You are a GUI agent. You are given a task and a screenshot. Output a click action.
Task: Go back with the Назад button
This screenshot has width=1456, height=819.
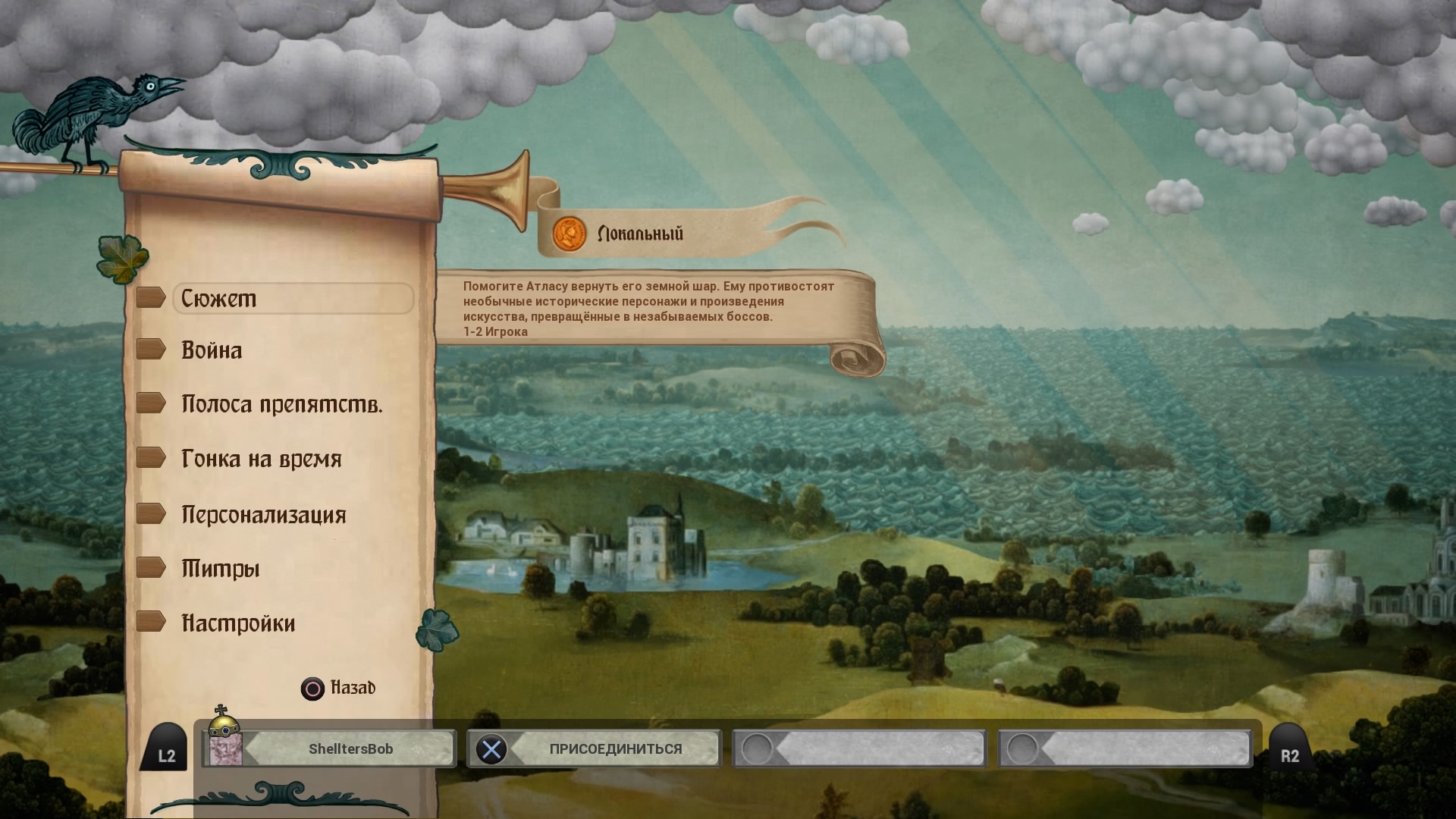pos(338,688)
